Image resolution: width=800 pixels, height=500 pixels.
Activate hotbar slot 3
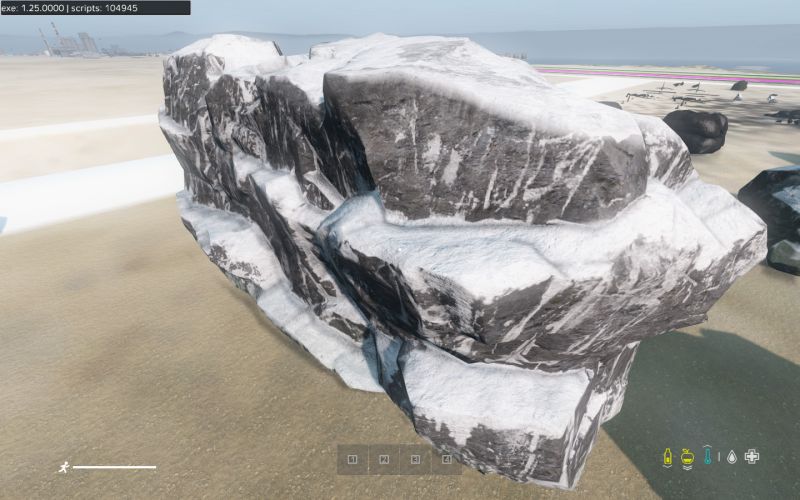click(414, 460)
